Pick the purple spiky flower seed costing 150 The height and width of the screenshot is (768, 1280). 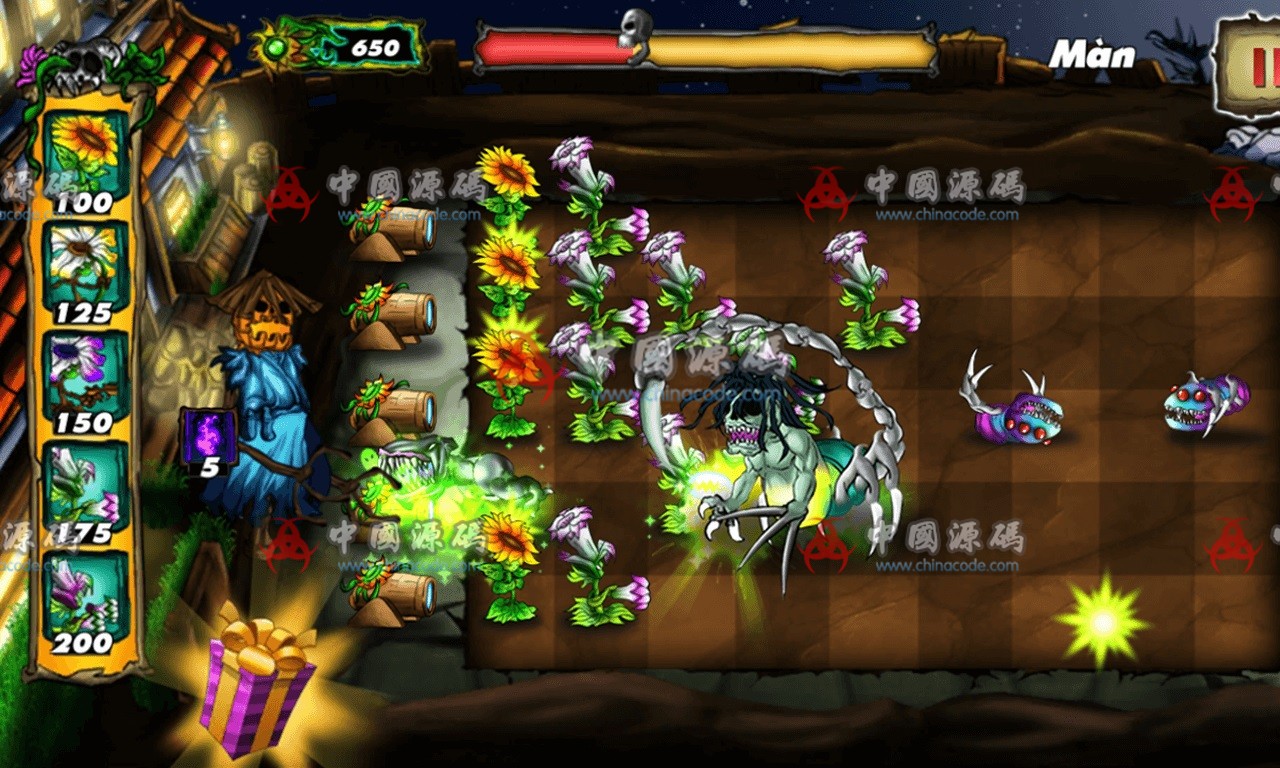coord(85,375)
